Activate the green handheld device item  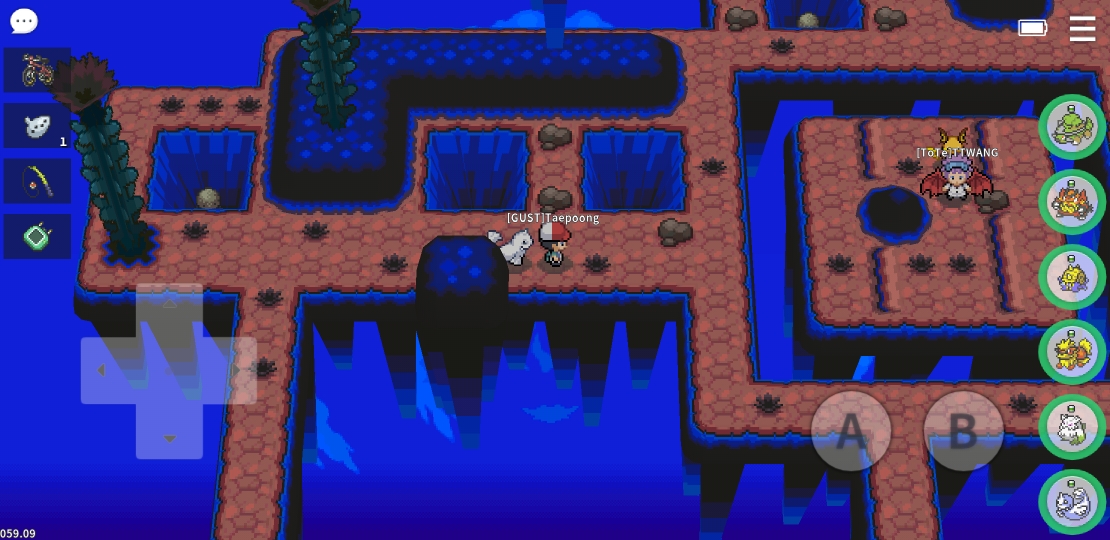(x=37, y=236)
